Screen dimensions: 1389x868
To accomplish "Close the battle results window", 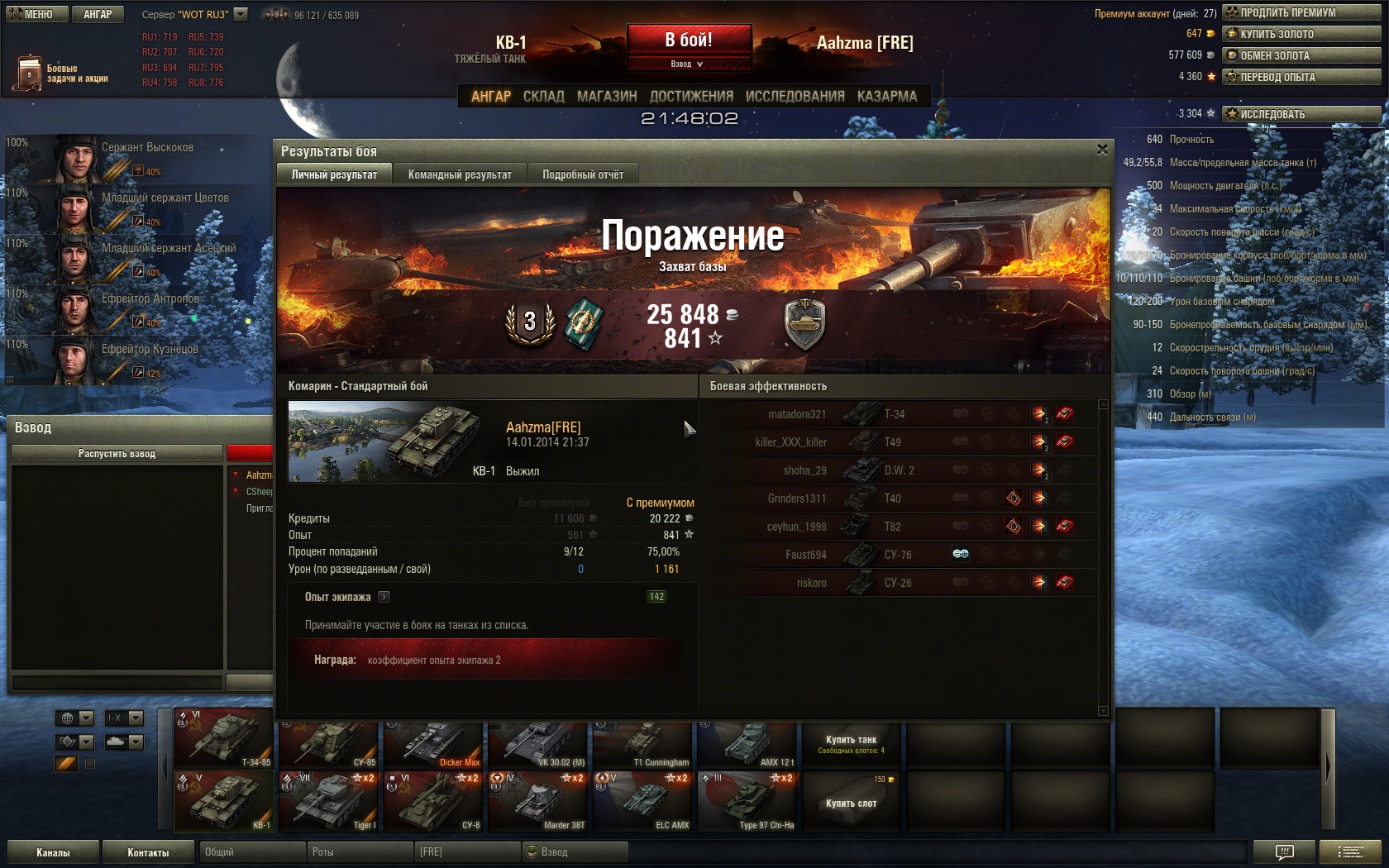I will pos(1102,150).
